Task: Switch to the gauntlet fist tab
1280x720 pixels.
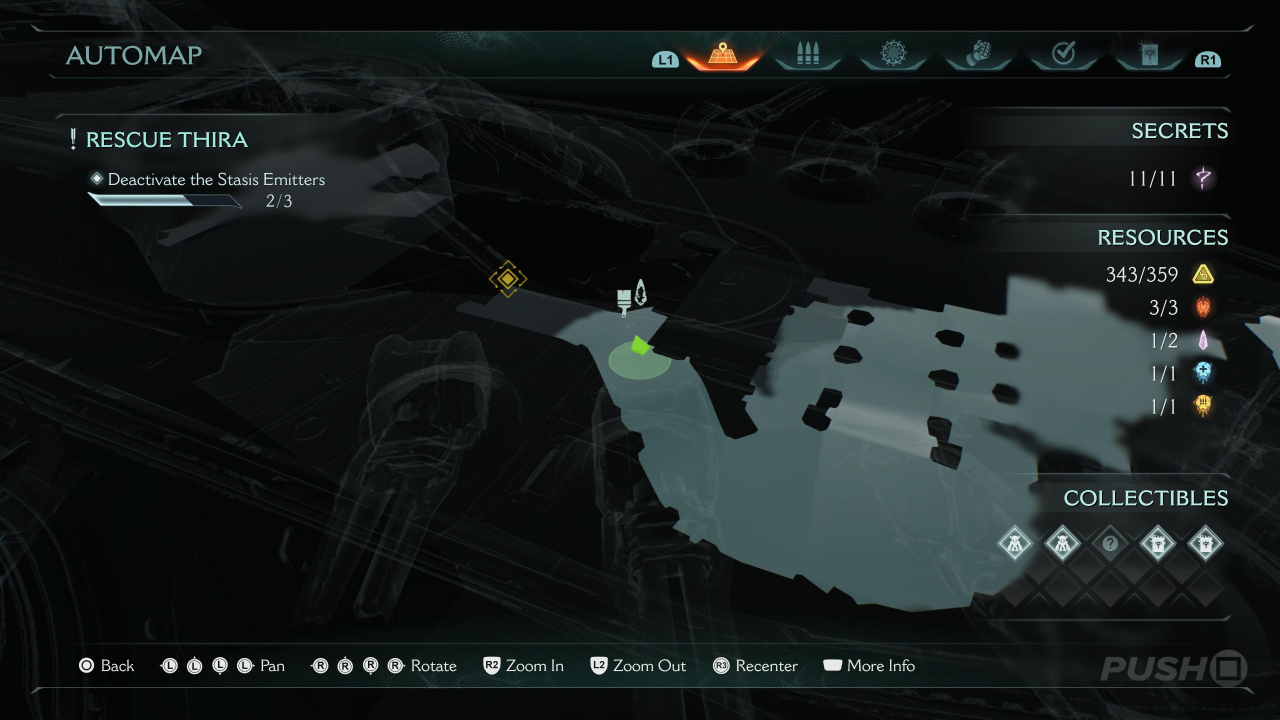Action: click(x=977, y=55)
